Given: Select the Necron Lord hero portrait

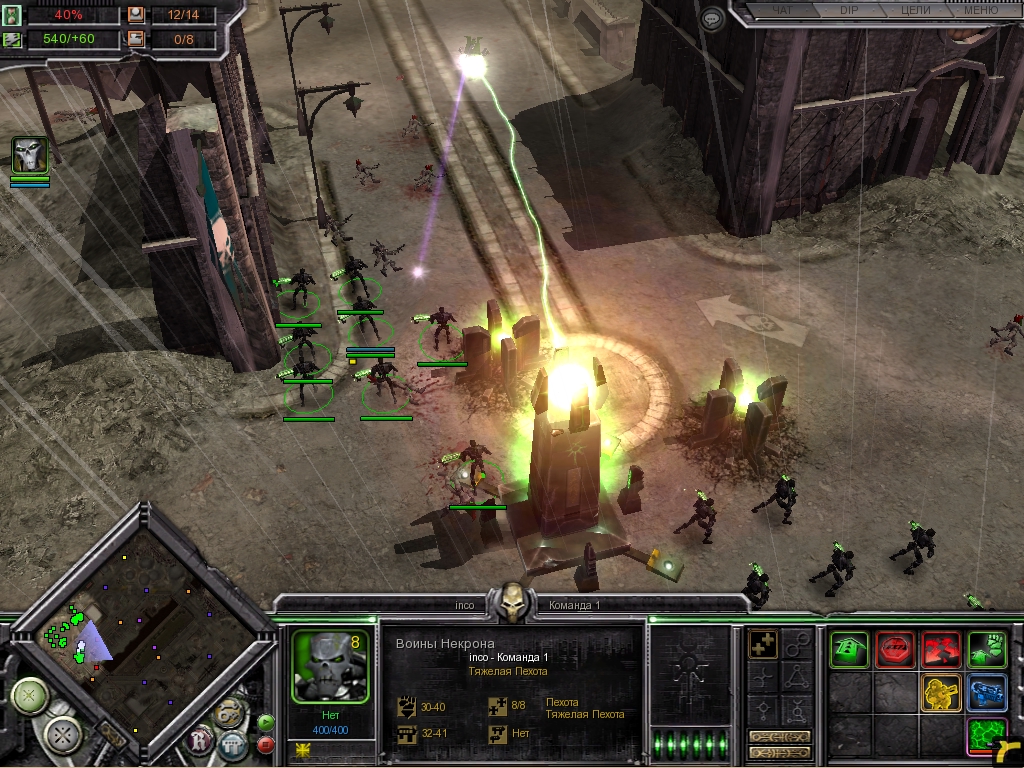Looking at the screenshot, I should point(29,156).
